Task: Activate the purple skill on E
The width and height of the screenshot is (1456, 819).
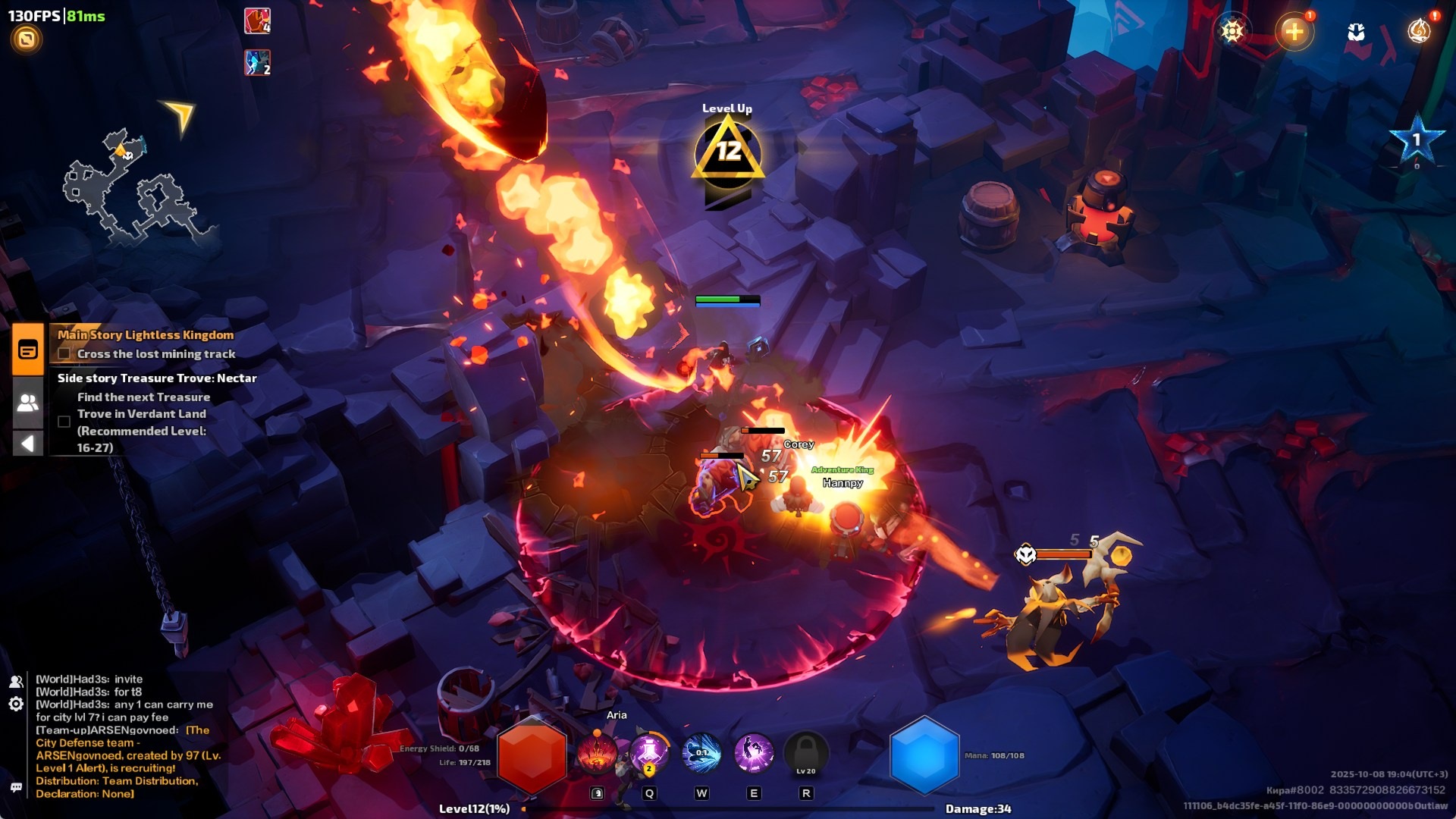Action: [x=753, y=753]
